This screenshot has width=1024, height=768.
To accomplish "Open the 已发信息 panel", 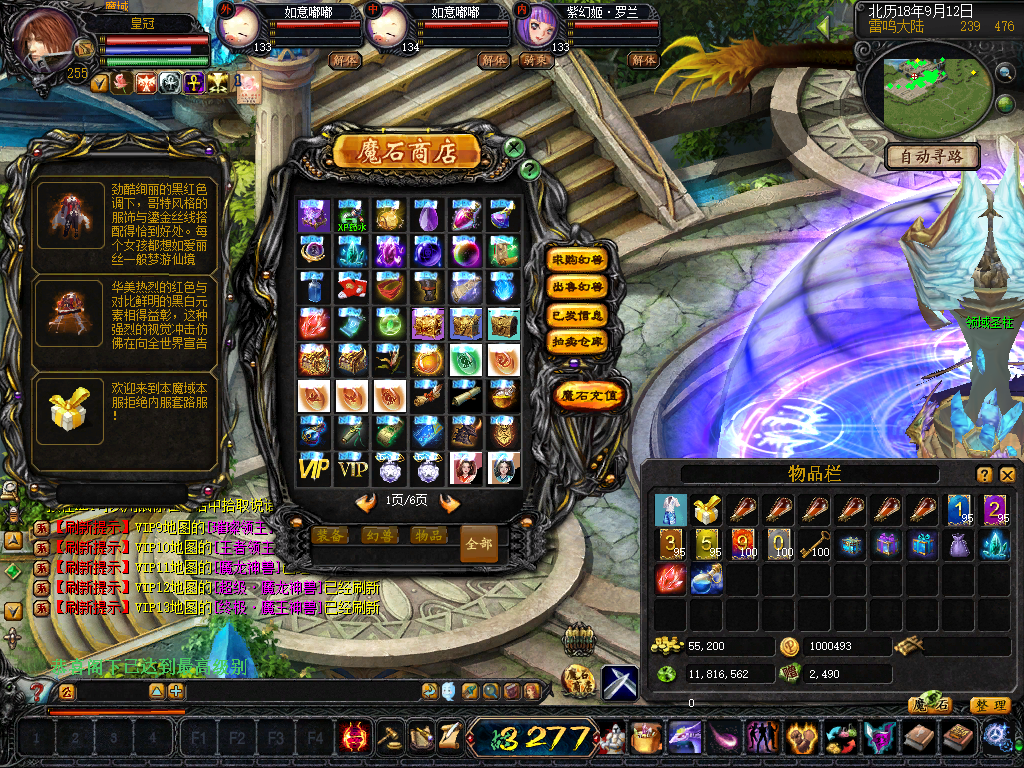I will pyautogui.click(x=578, y=315).
